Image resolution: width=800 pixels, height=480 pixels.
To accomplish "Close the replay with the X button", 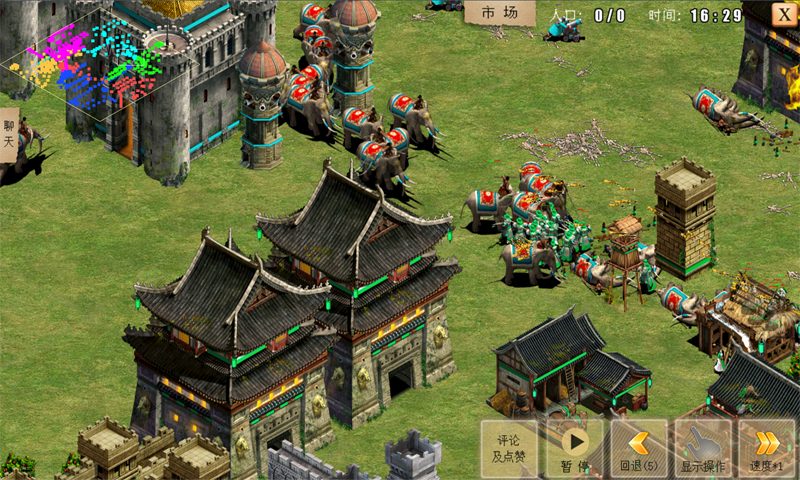I will 784,14.
